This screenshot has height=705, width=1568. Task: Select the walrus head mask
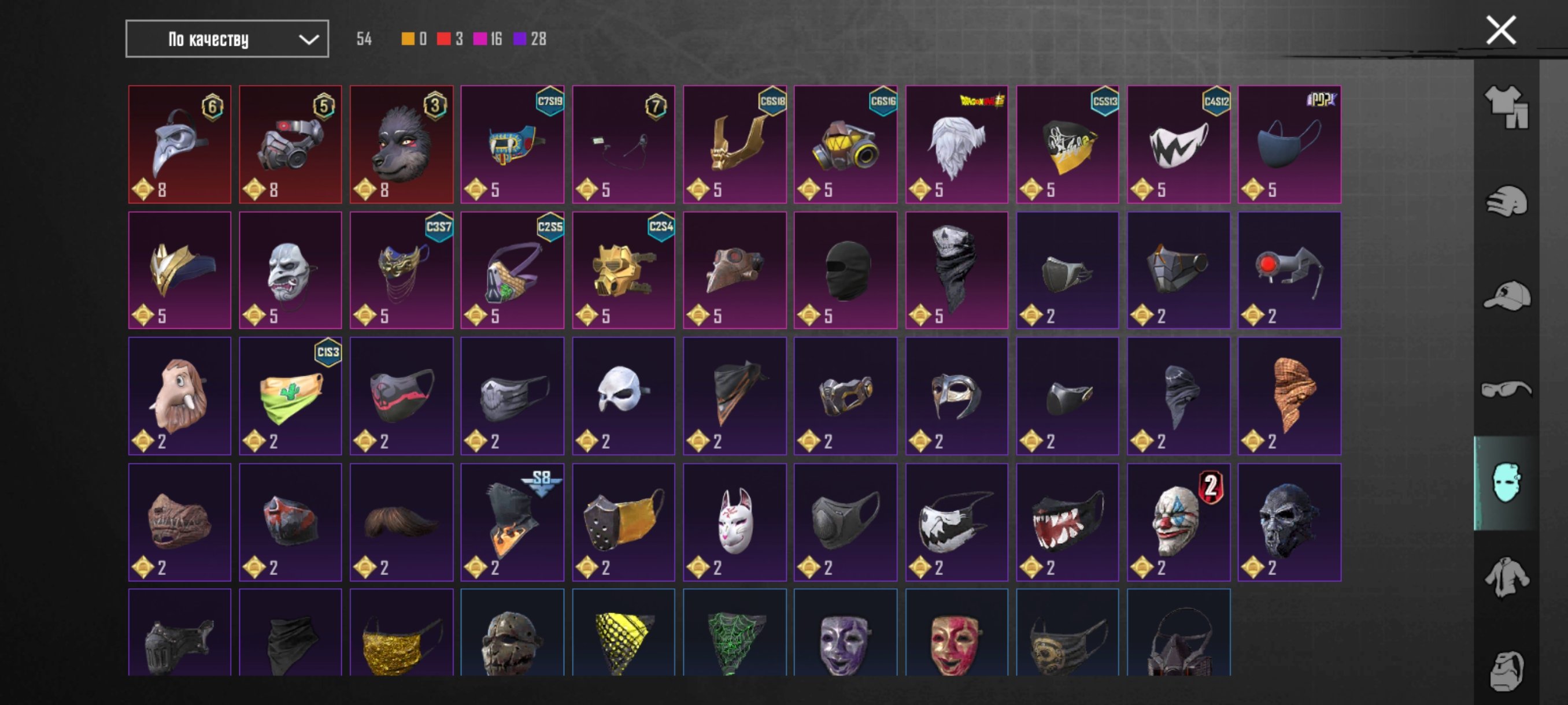click(x=180, y=396)
